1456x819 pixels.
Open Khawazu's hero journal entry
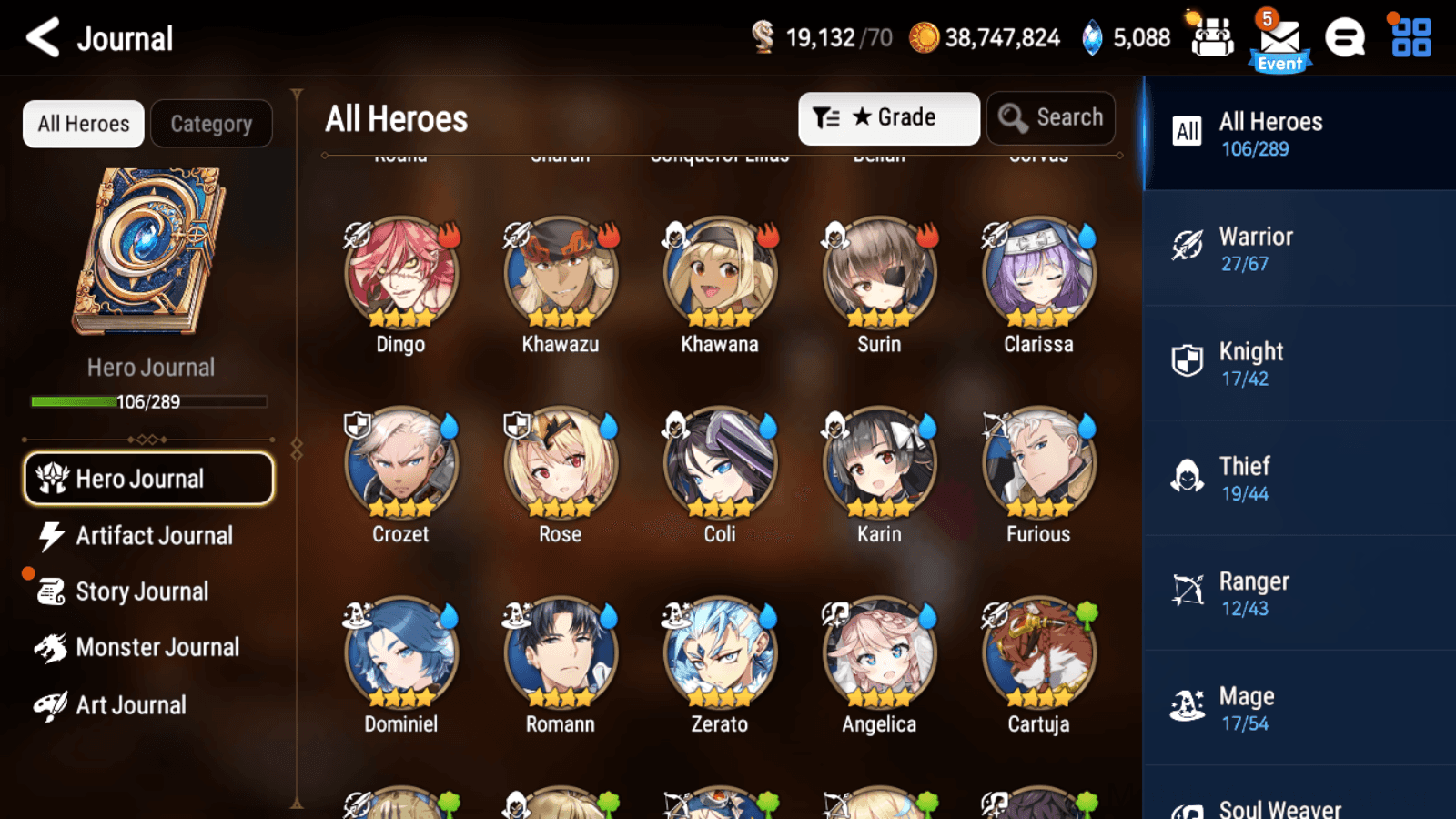click(x=560, y=273)
